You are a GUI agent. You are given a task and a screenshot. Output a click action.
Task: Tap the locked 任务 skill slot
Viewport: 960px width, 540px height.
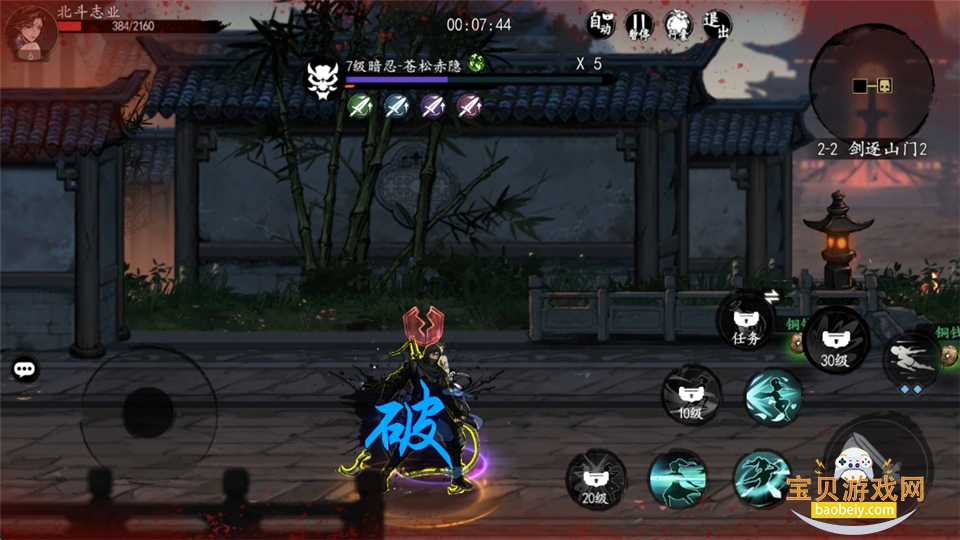tap(747, 321)
